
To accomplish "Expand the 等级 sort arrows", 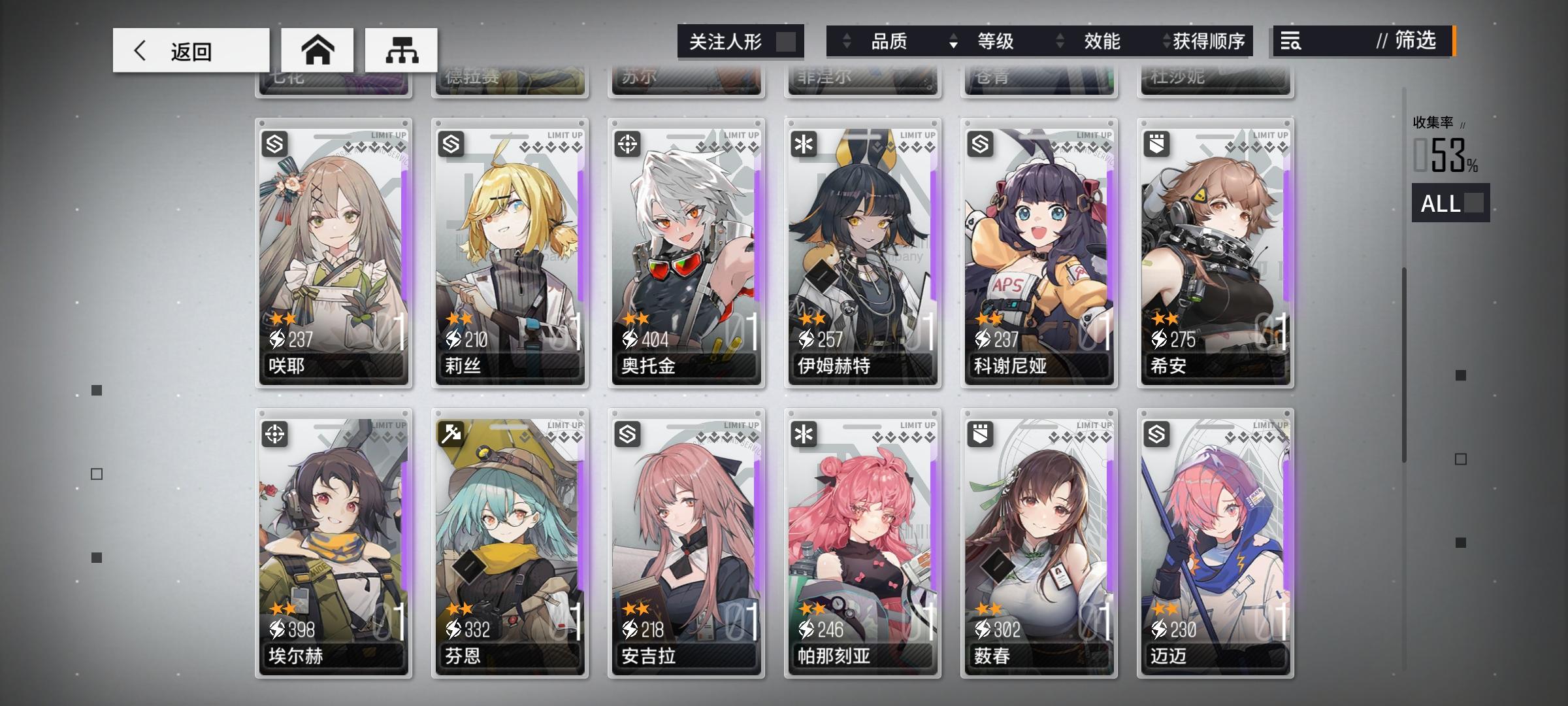I will pyautogui.click(x=955, y=41).
